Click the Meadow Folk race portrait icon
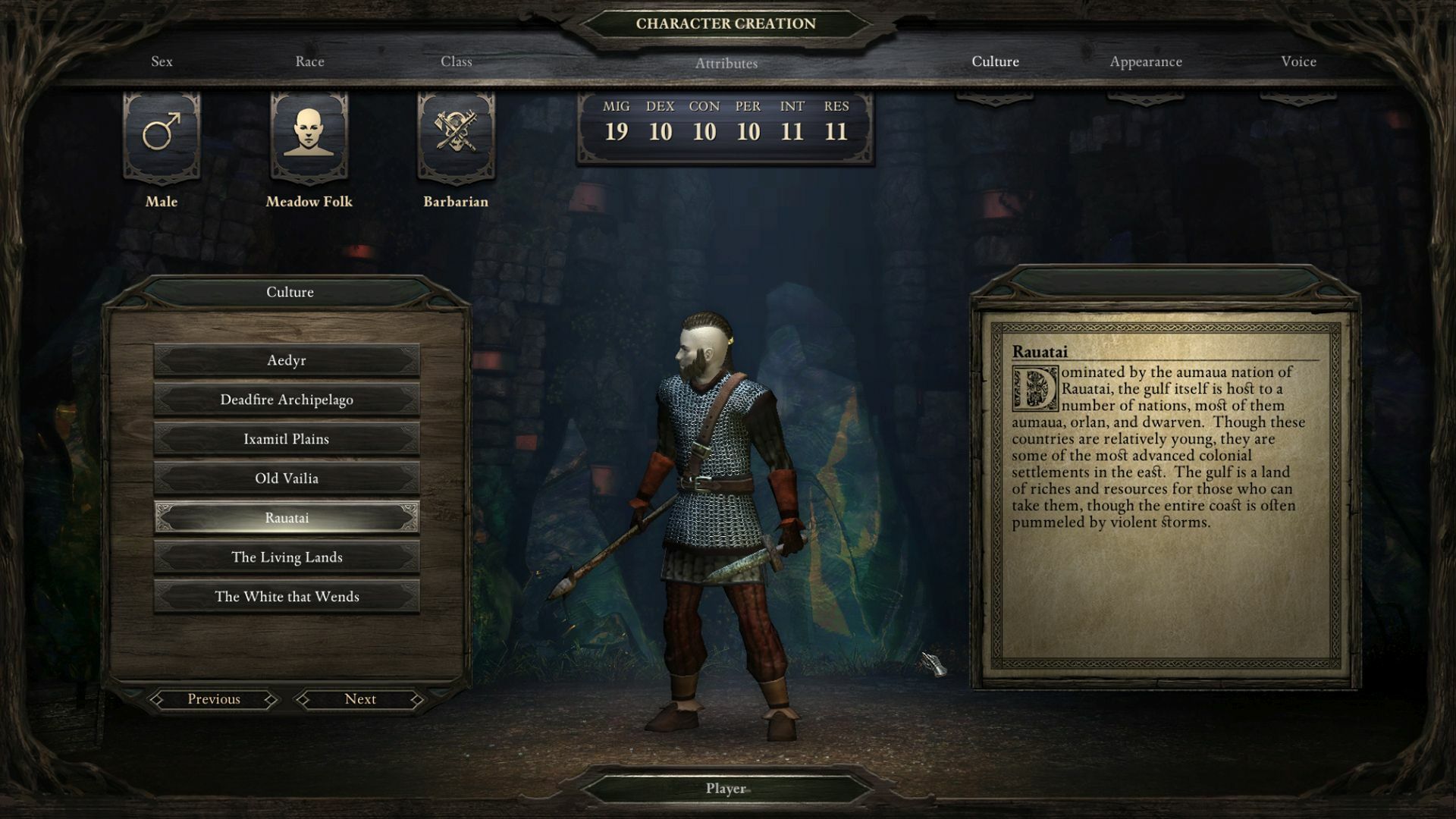This screenshot has height=819, width=1456. coord(309,137)
